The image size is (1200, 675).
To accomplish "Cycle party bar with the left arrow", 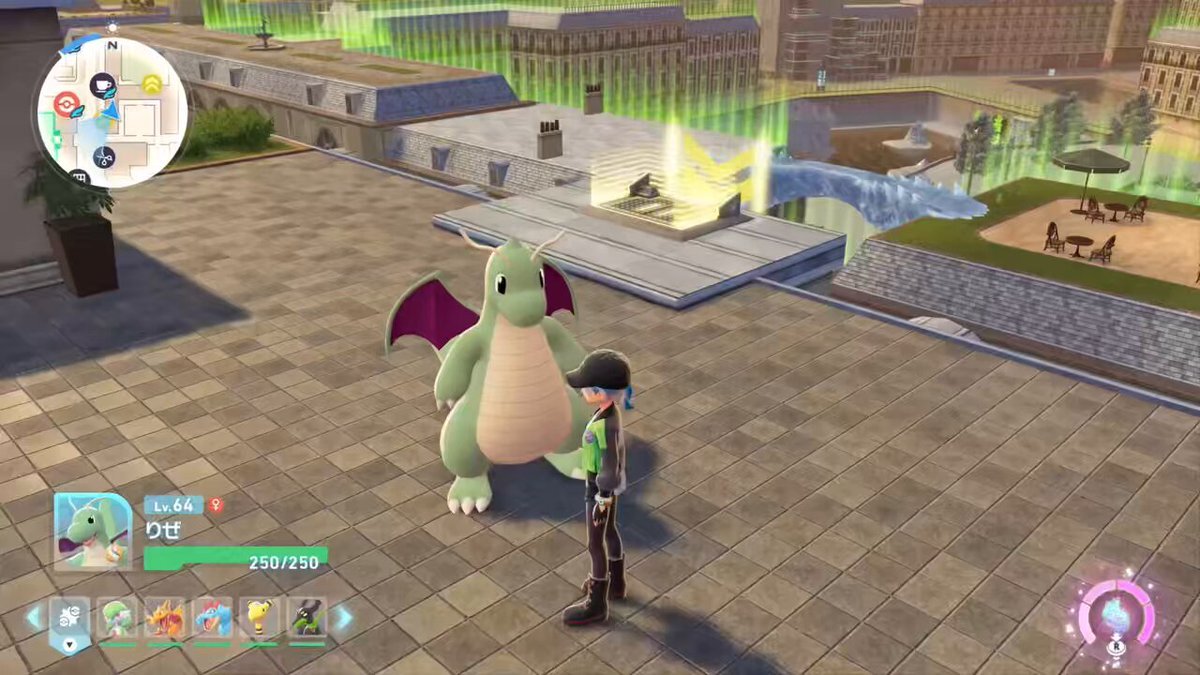I will coord(35,618).
